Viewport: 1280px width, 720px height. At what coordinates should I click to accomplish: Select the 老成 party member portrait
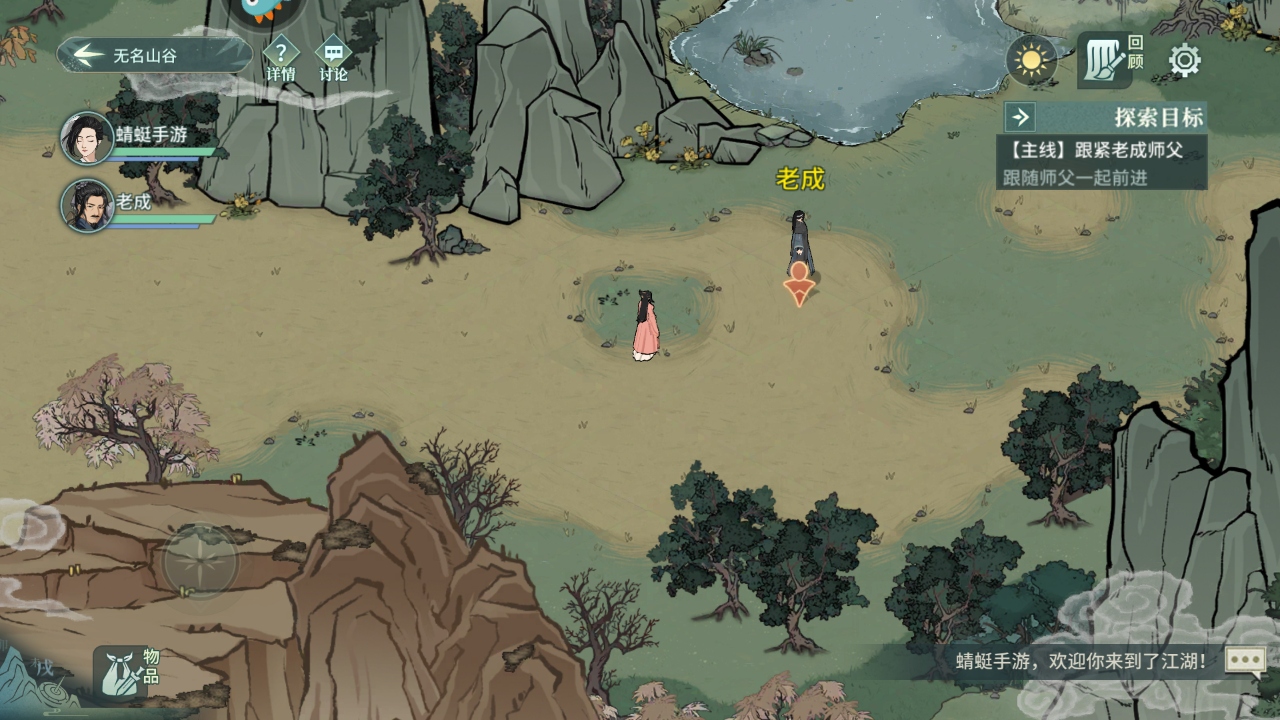click(87, 205)
